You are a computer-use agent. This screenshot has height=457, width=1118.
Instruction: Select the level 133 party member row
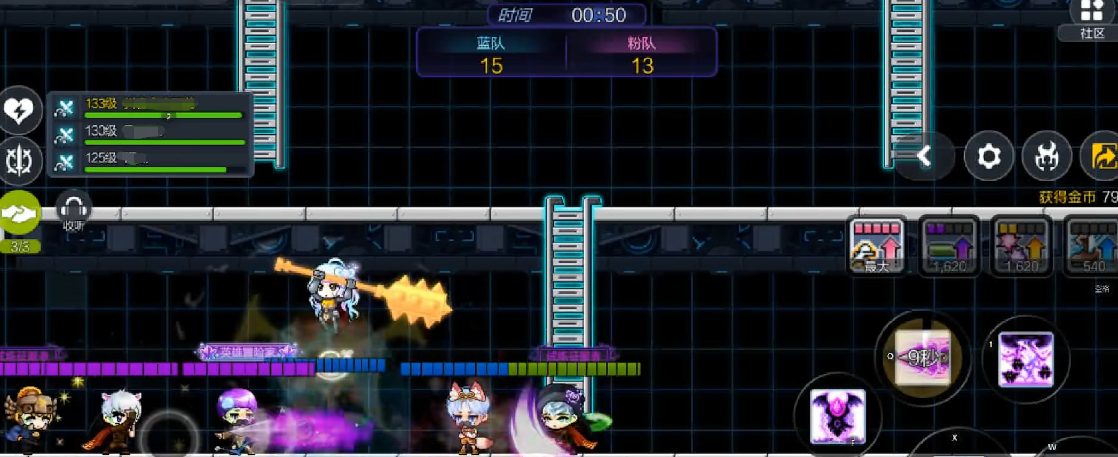[150, 106]
